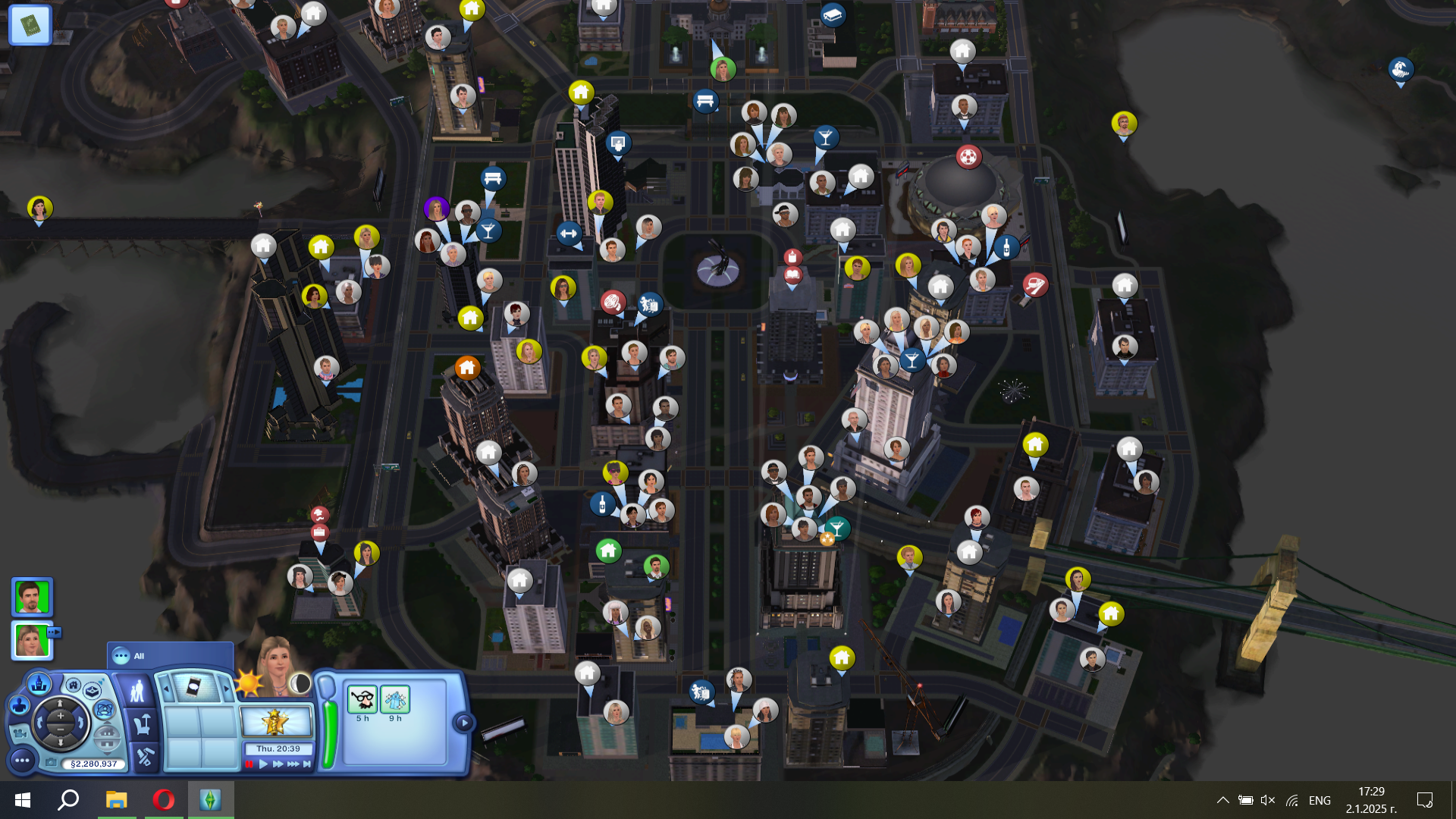This screenshot has width=1456, height=819.
Task: Open Build mode tools tab
Action: [x=144, y=756]
